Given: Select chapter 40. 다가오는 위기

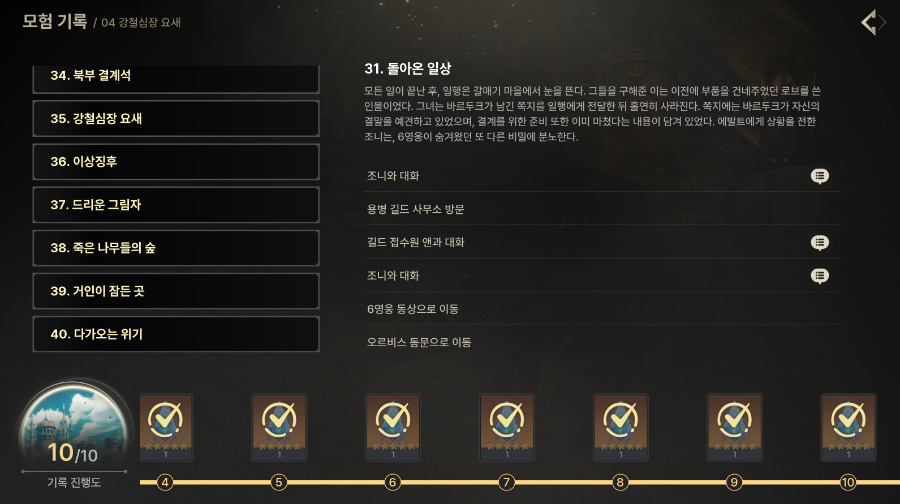Looking at the screenshot, I should click(176, 334).
